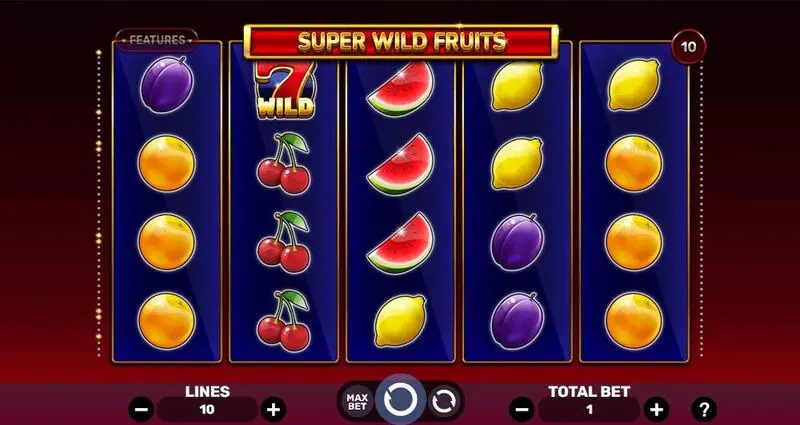This screenshot has height=425, width=800.
Task: Activate the autoplay button
Action: [443, 401]
